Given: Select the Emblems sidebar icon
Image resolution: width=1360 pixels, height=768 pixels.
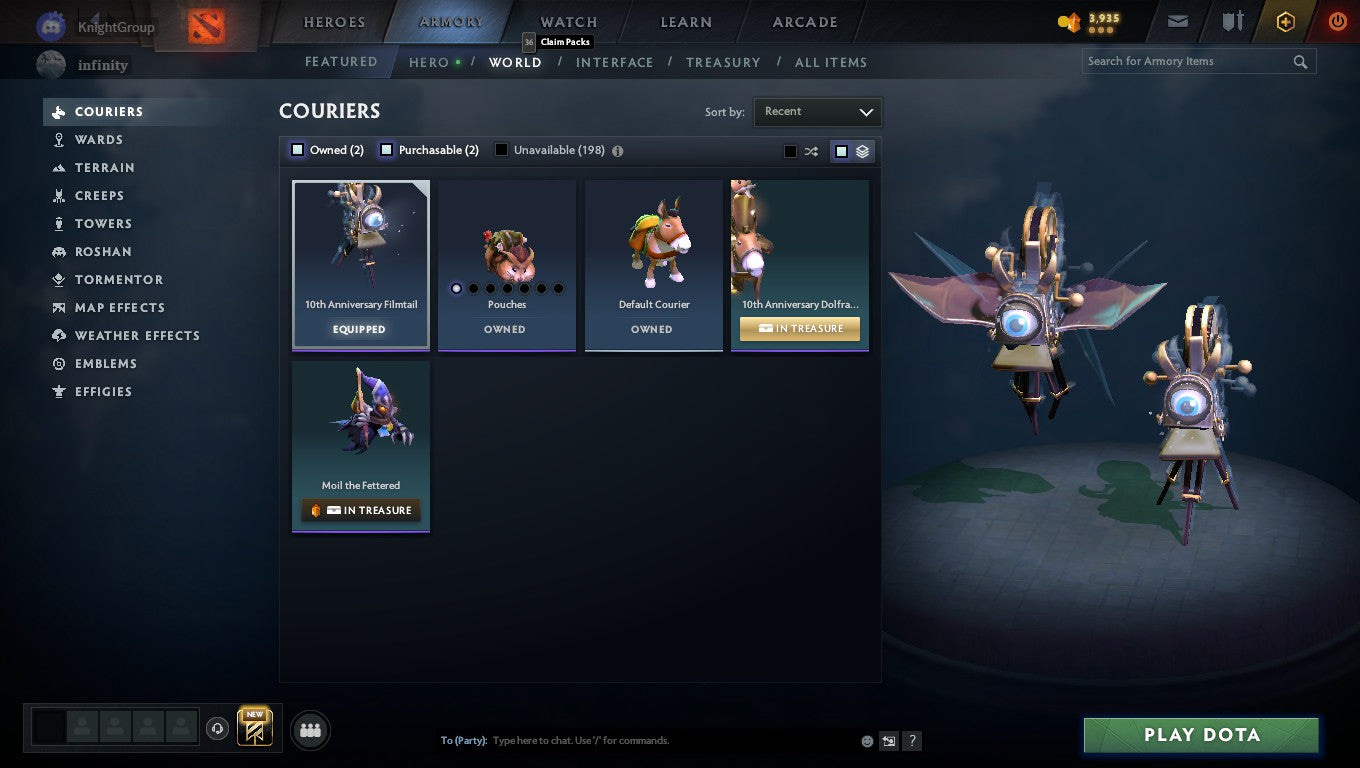Looking at the screenshot, I should (x=57, y=363).
